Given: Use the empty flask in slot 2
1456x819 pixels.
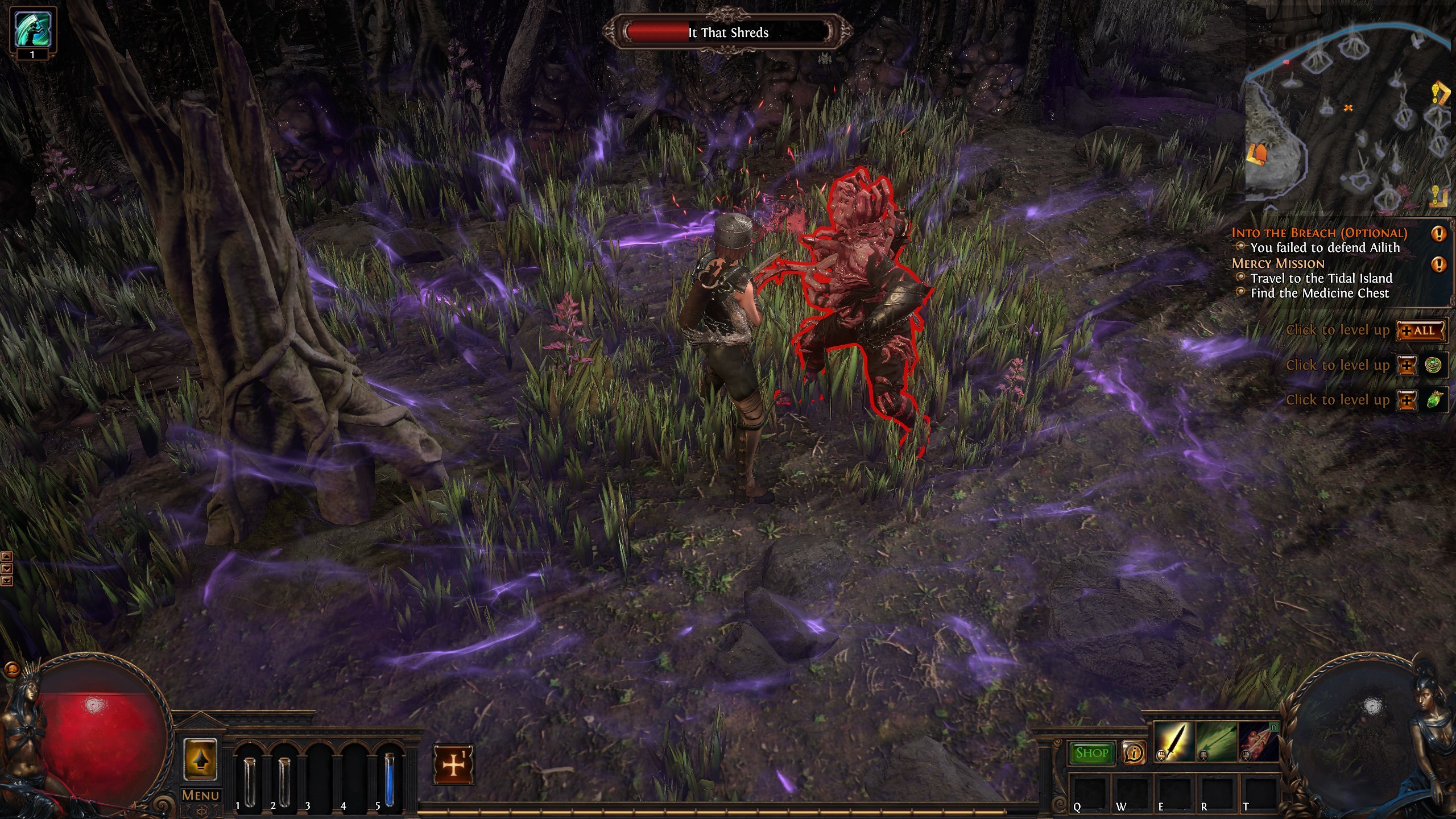Looking at the screenshot, I should click(x=284, y=779).
